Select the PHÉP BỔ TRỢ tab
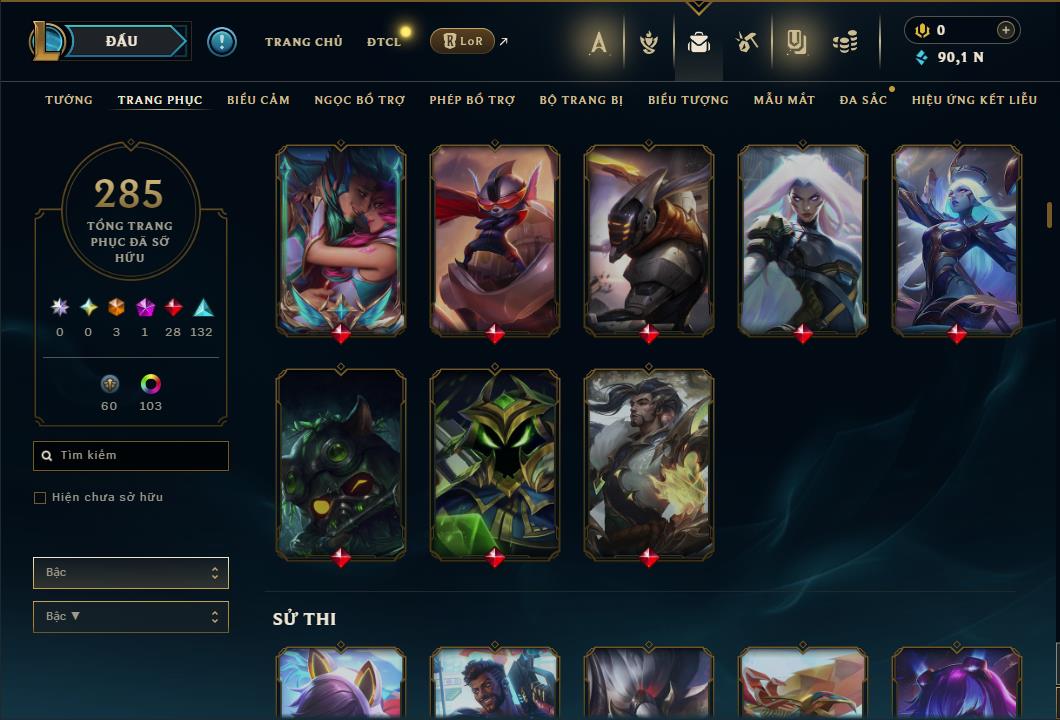Image resolution: width=1060 pixels, height=720 pixels. 472,100
